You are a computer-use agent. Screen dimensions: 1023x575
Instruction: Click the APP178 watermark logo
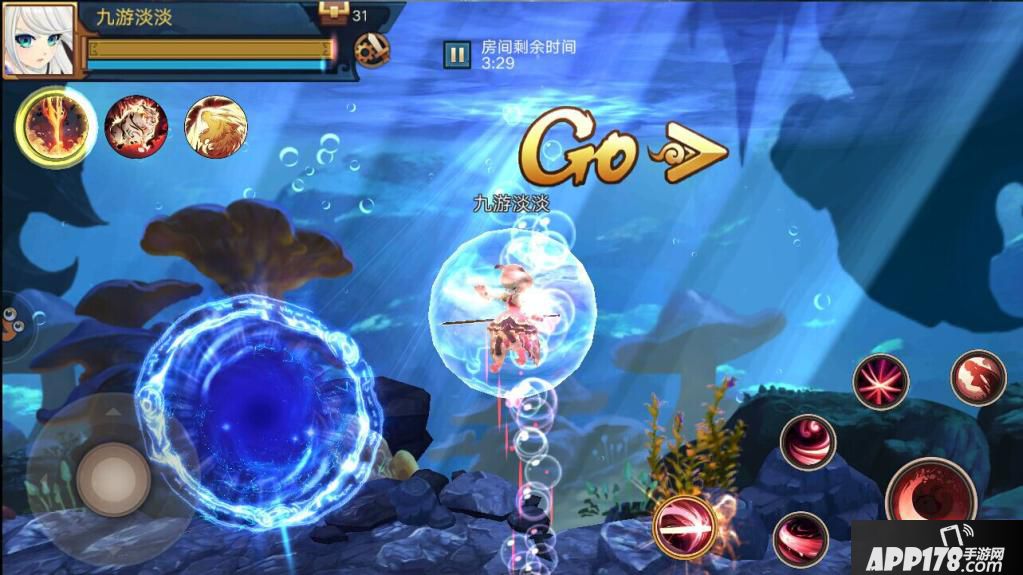click(936, 549)
